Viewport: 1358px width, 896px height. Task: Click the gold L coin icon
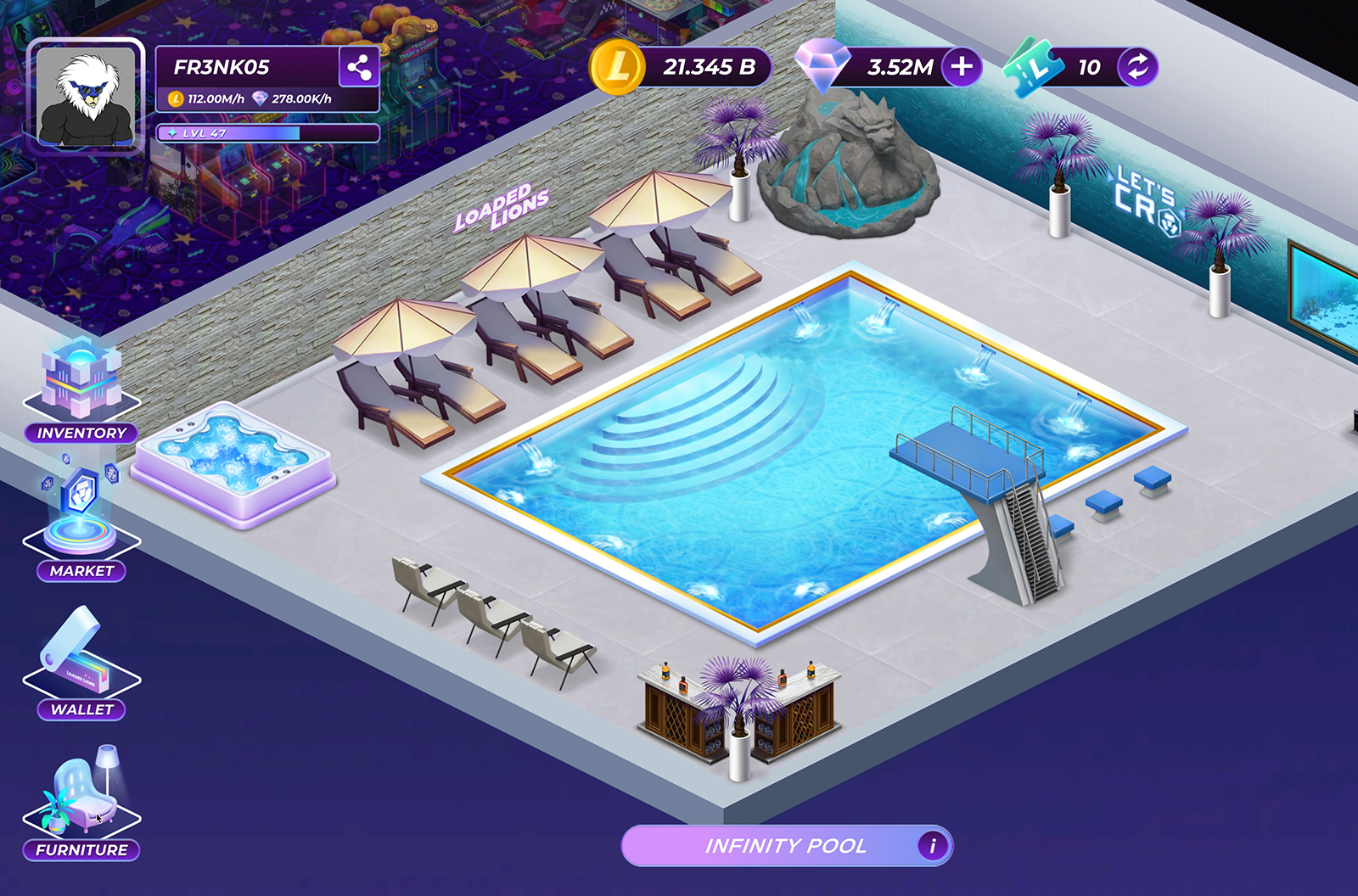[617, 67]
